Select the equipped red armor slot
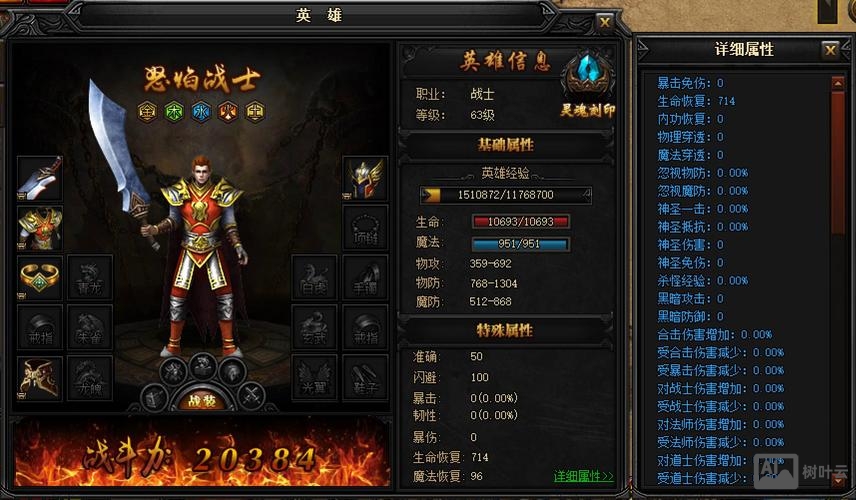 [x=40, y=228]
